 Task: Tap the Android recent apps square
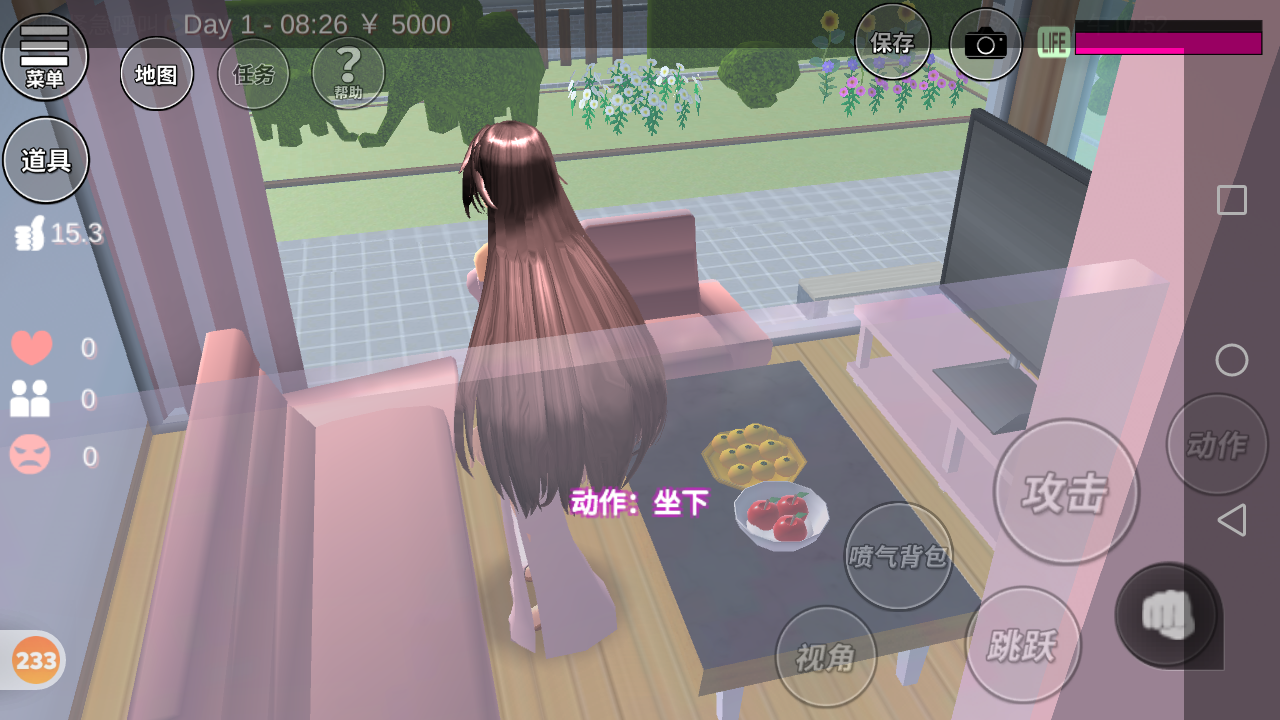coord(1231,200)
